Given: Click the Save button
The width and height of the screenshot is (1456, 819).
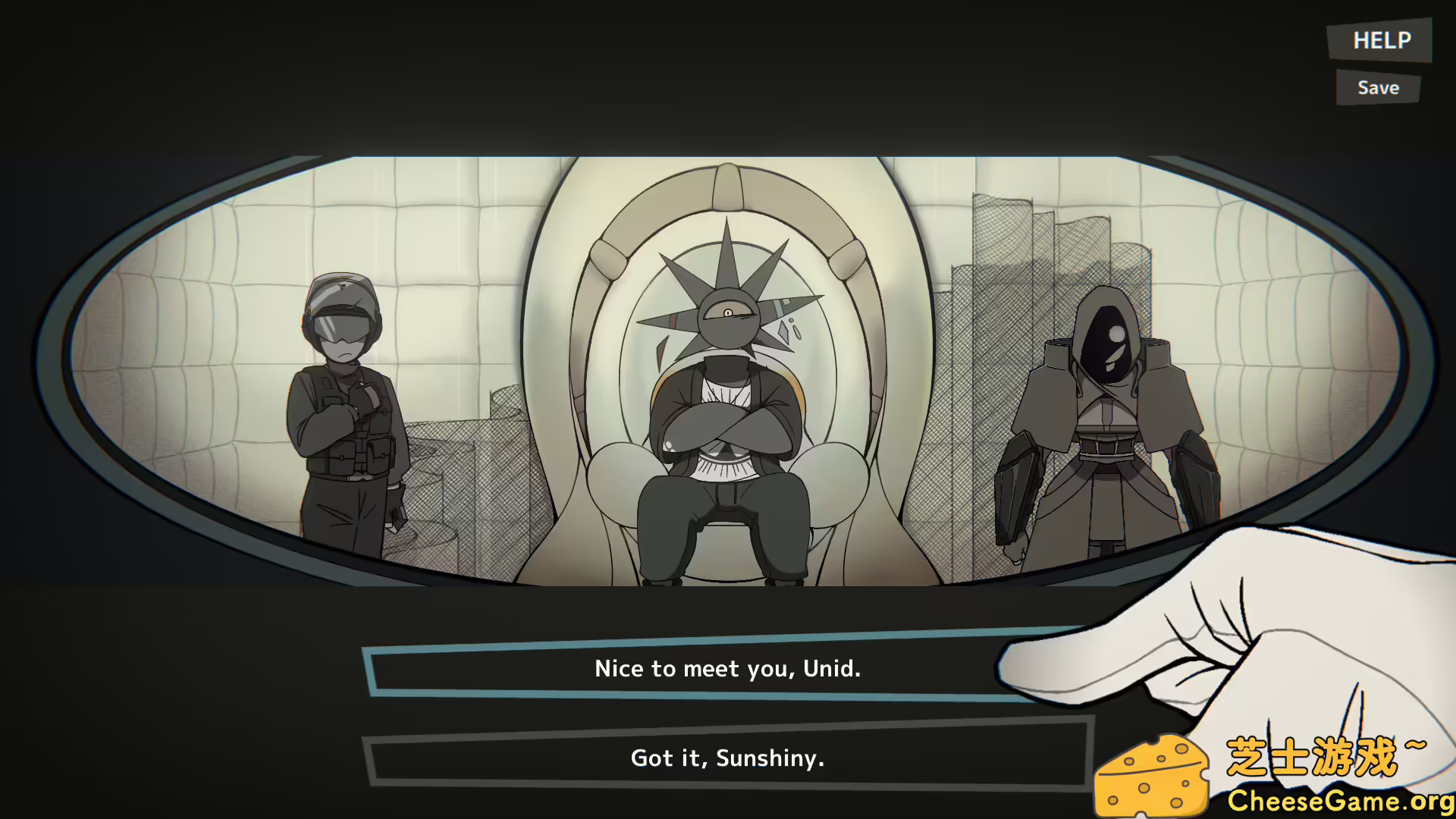Looking at the screenshot, I should point(1377,87).
